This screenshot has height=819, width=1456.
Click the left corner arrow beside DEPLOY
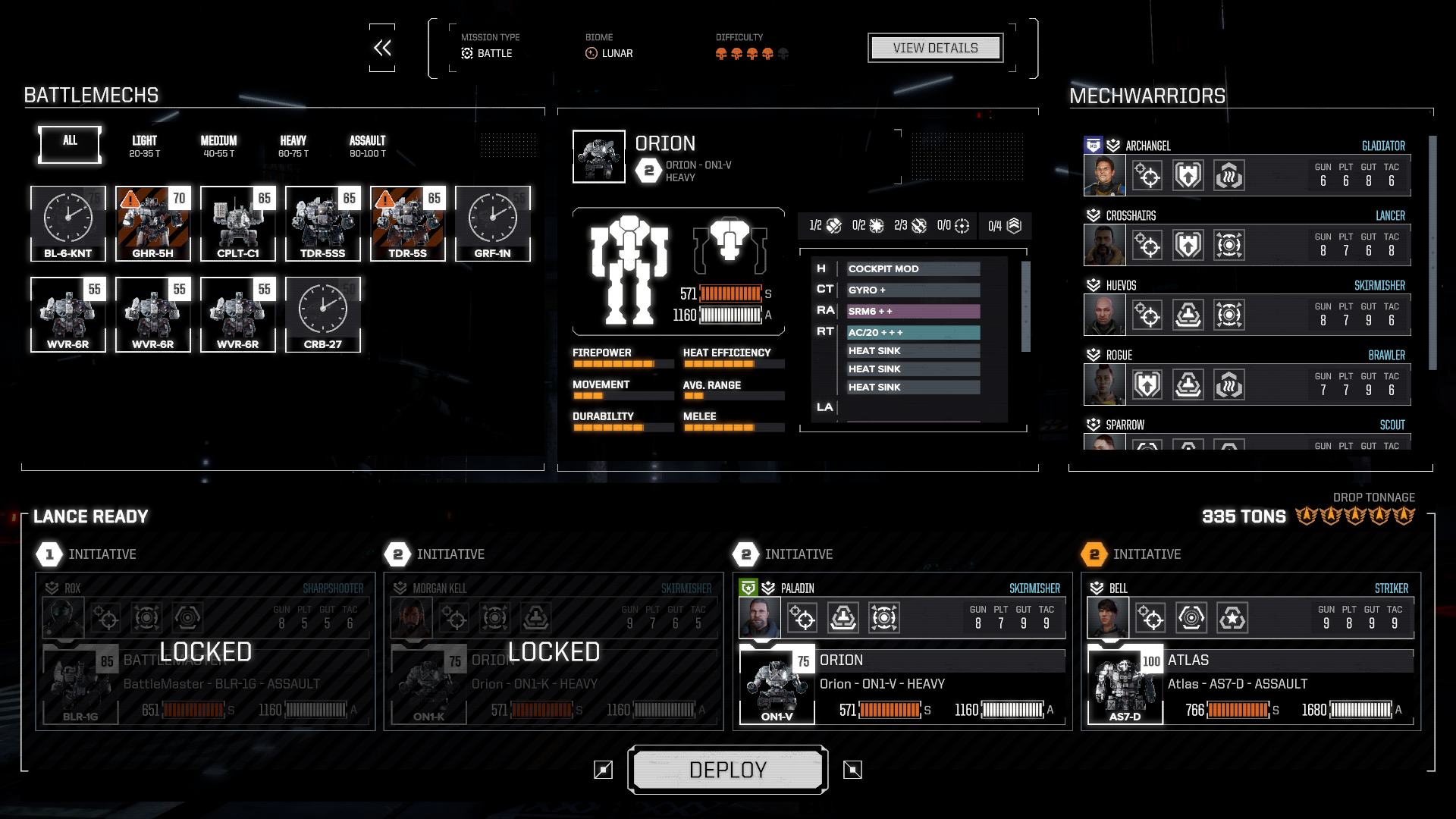coord(603,770)
